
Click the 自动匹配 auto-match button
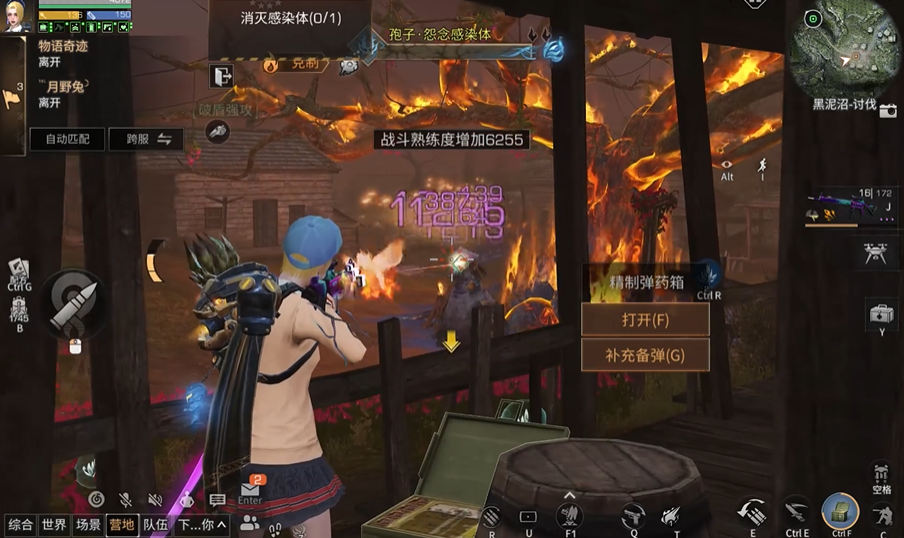(x=67, y=139)
